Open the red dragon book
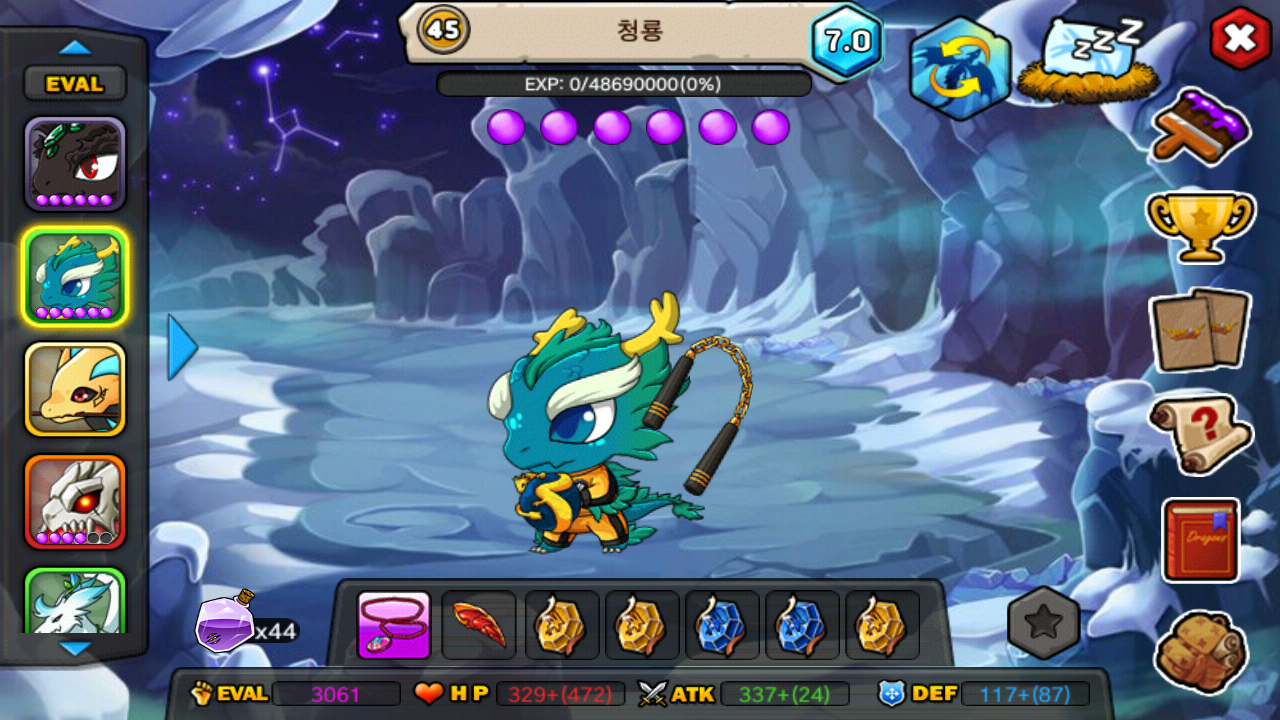1280x720 pixels. coord(1201,540)
